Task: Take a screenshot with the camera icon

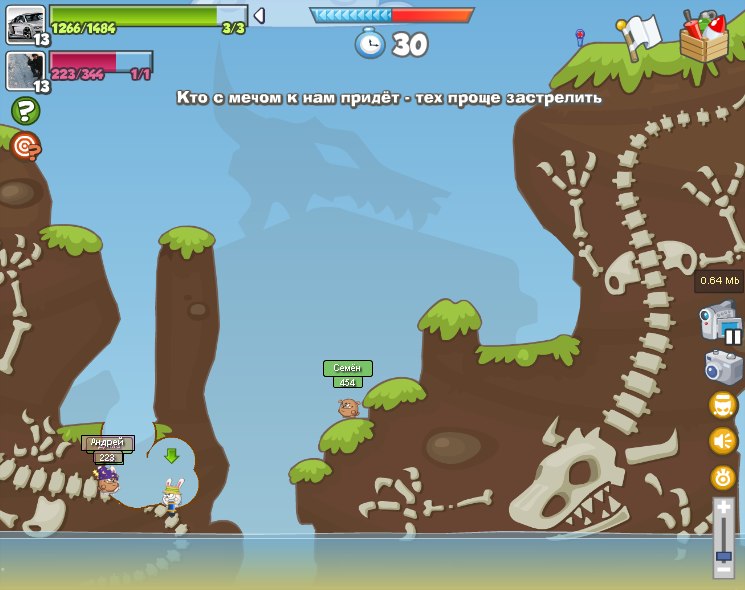Action: coord(723,367)
